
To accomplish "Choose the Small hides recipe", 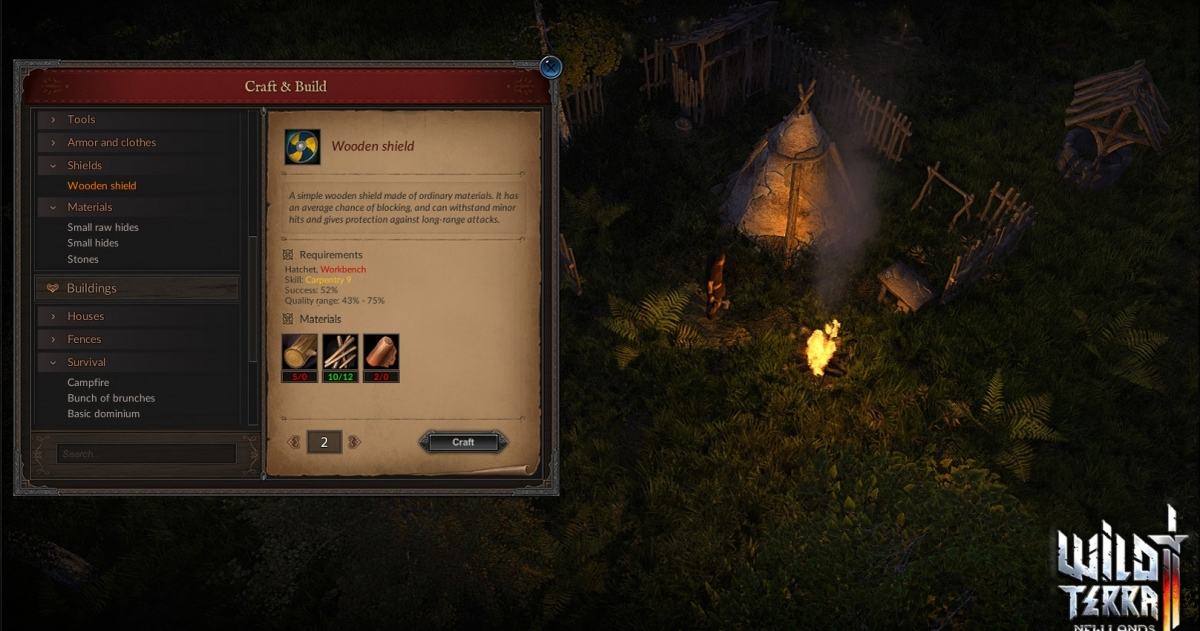I will 93,243.
